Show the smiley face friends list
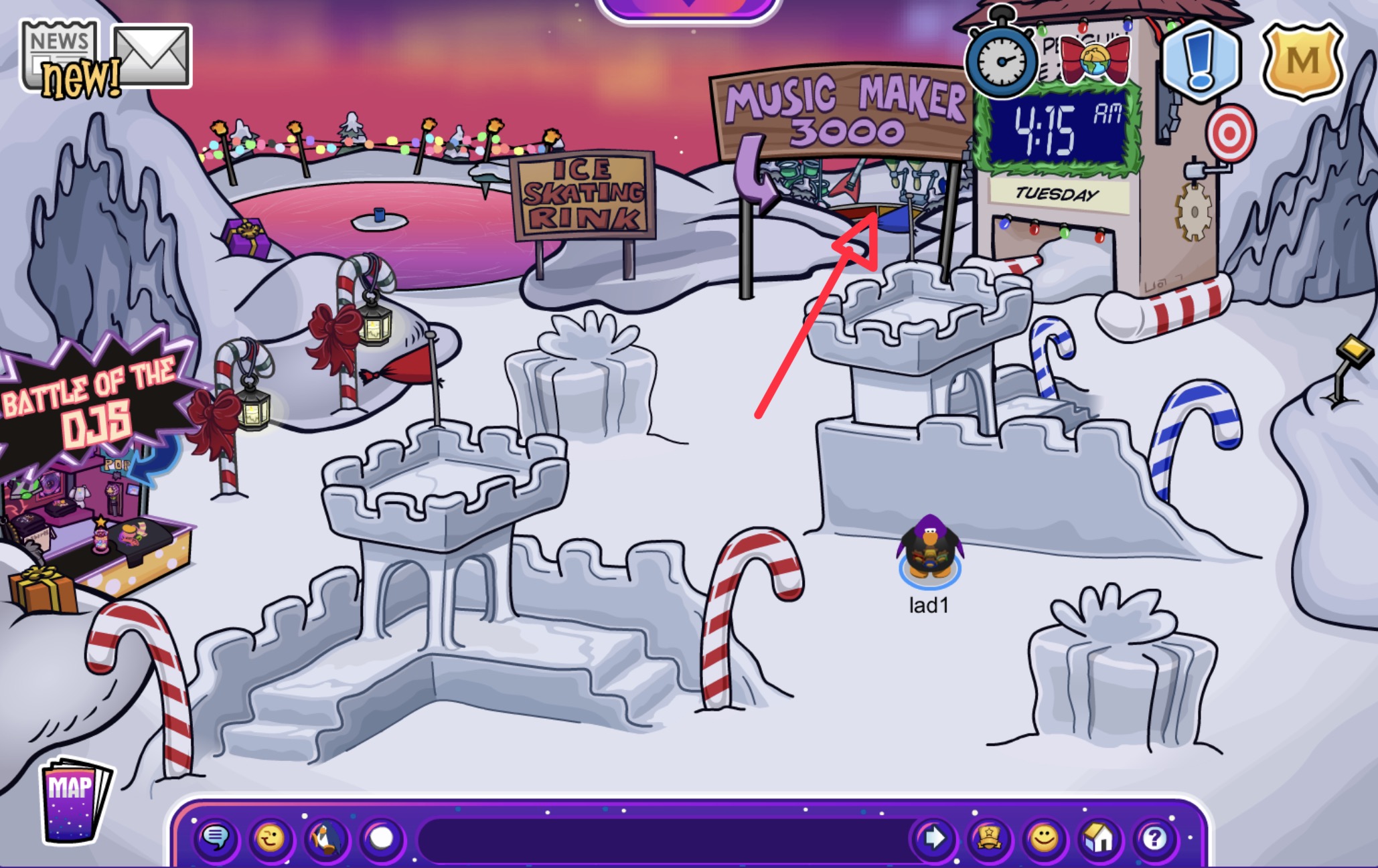Image resolution: width=1378 pixels, height=868 pixels. coord(1044,837)
